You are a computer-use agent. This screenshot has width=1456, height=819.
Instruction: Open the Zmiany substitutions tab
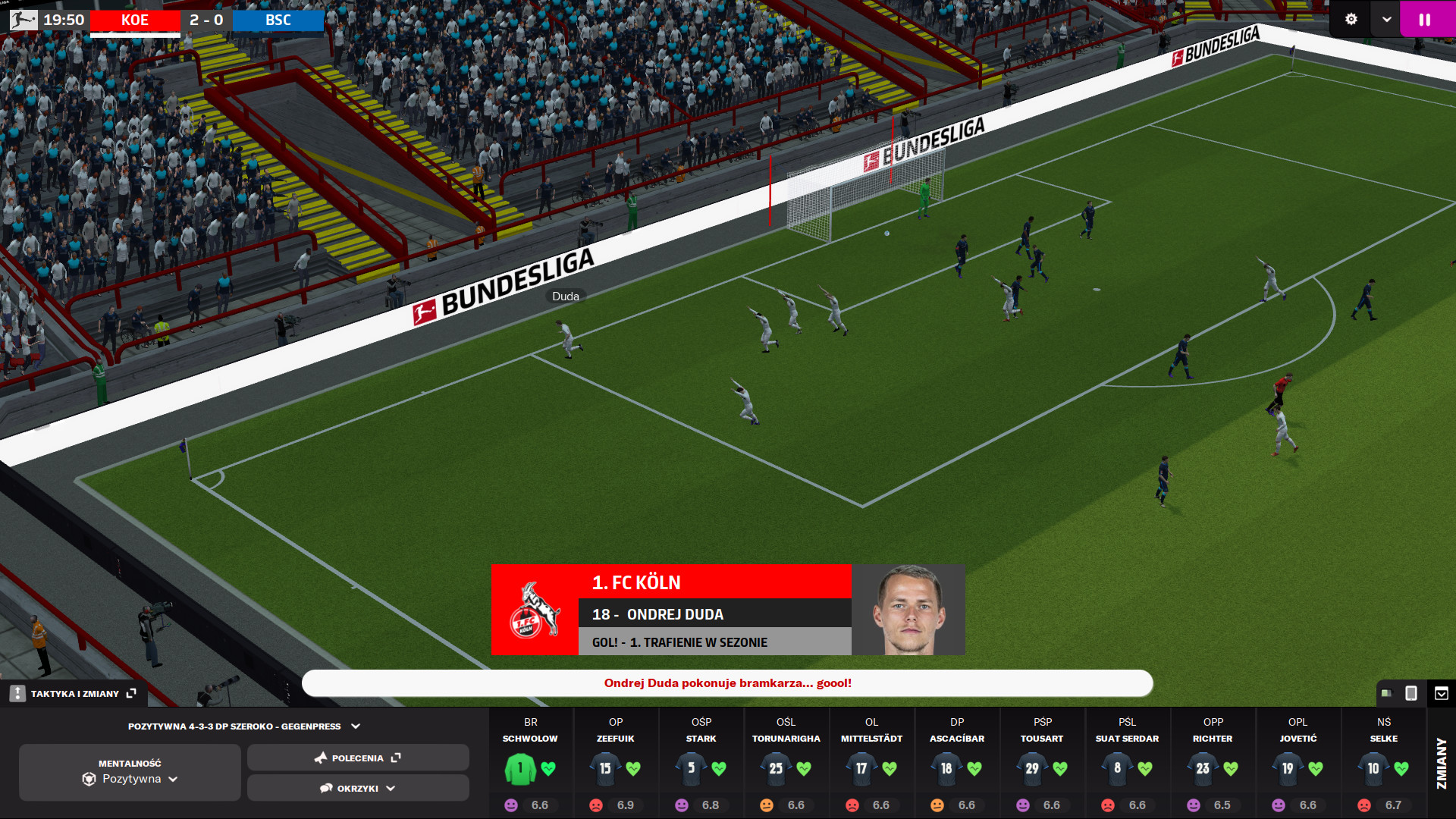pos(1442,763)
